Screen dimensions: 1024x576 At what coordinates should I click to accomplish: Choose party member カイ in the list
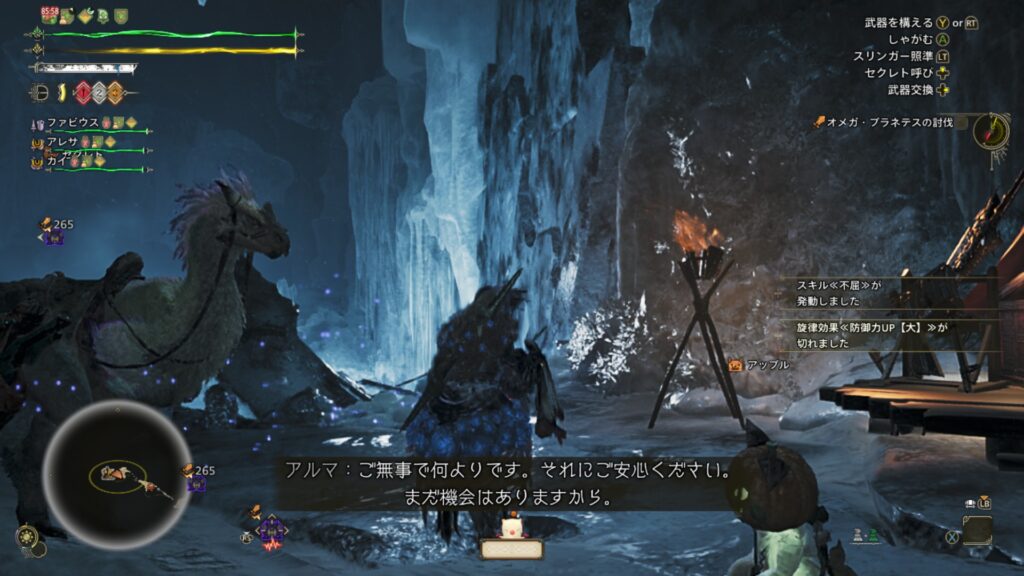point(57,161)
